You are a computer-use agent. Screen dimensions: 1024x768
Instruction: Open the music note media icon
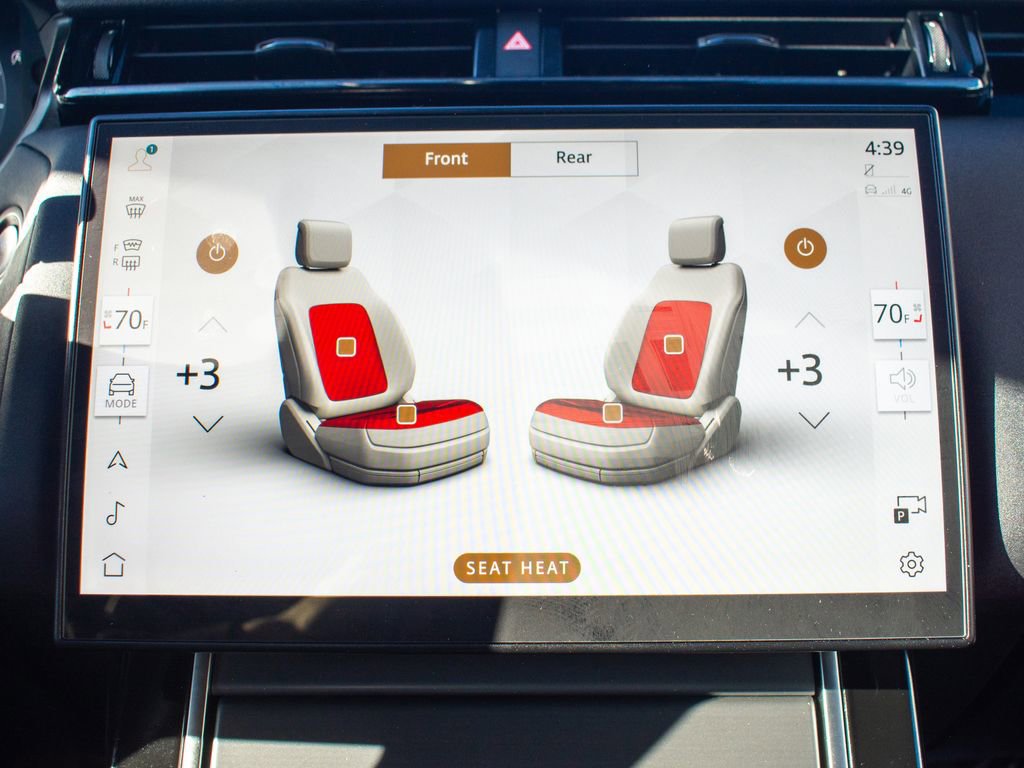pyautogui.click(x=115, y=513)
